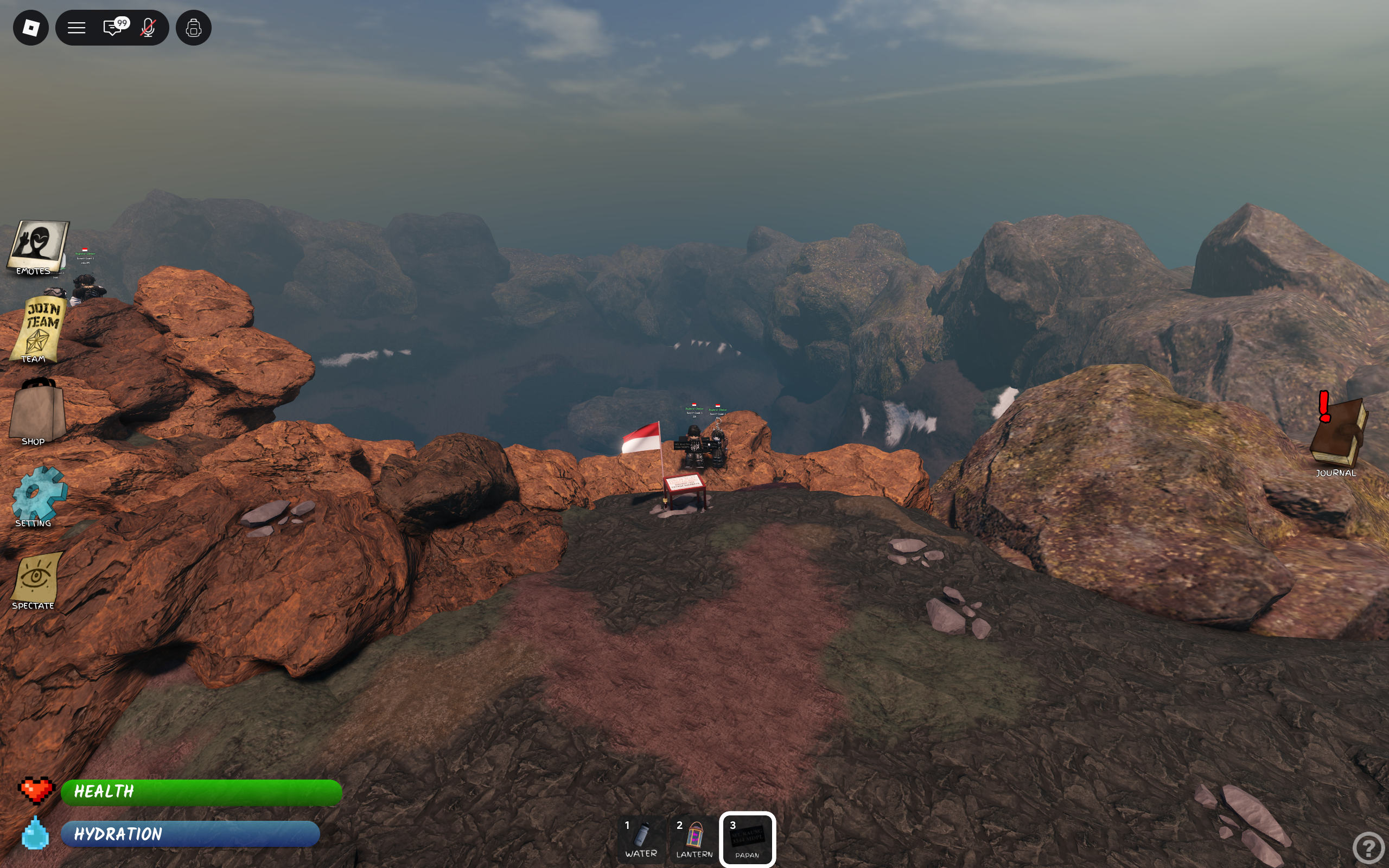1389x868 pixels.
Task: Open the backpack inventory
Action: click(193, 28)
